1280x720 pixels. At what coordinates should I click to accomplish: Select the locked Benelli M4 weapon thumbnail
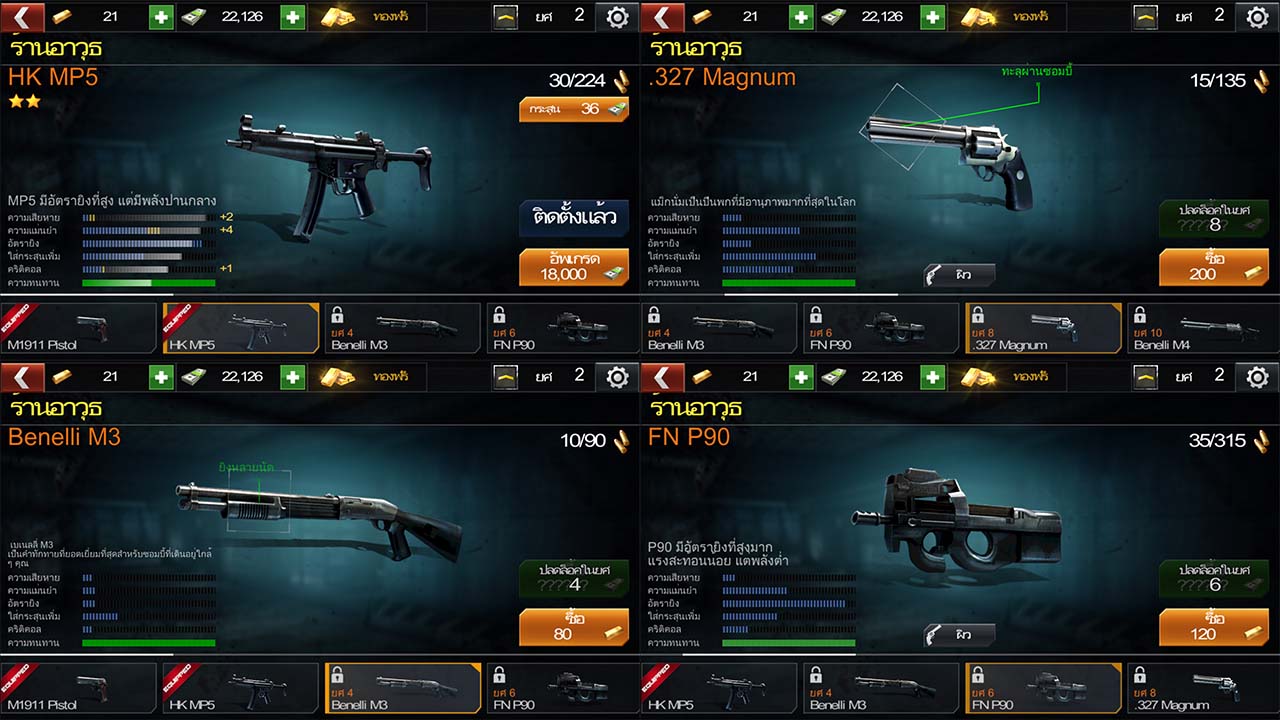(1203, 328)
